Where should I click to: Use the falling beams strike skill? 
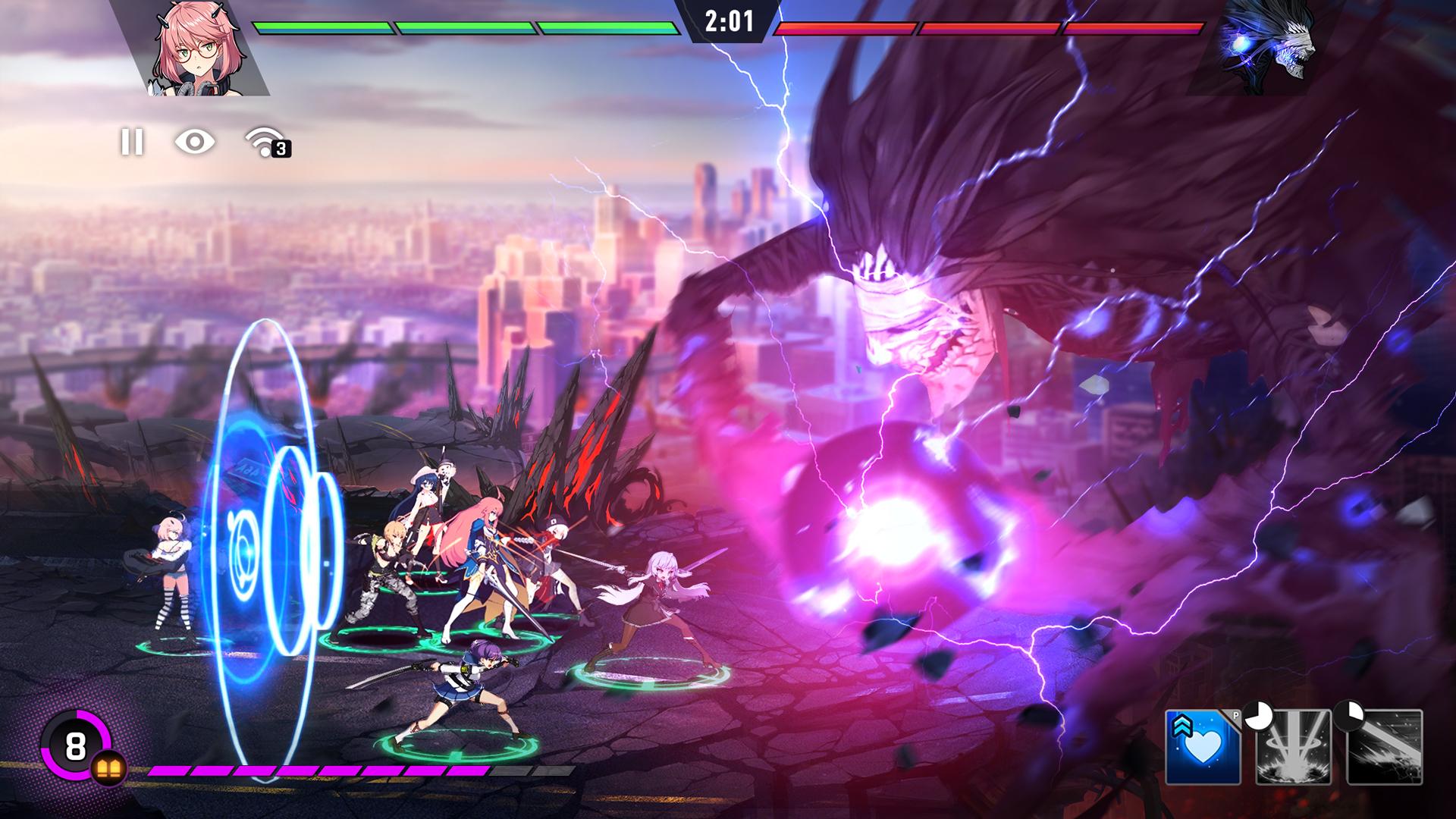click(1294, 747)
